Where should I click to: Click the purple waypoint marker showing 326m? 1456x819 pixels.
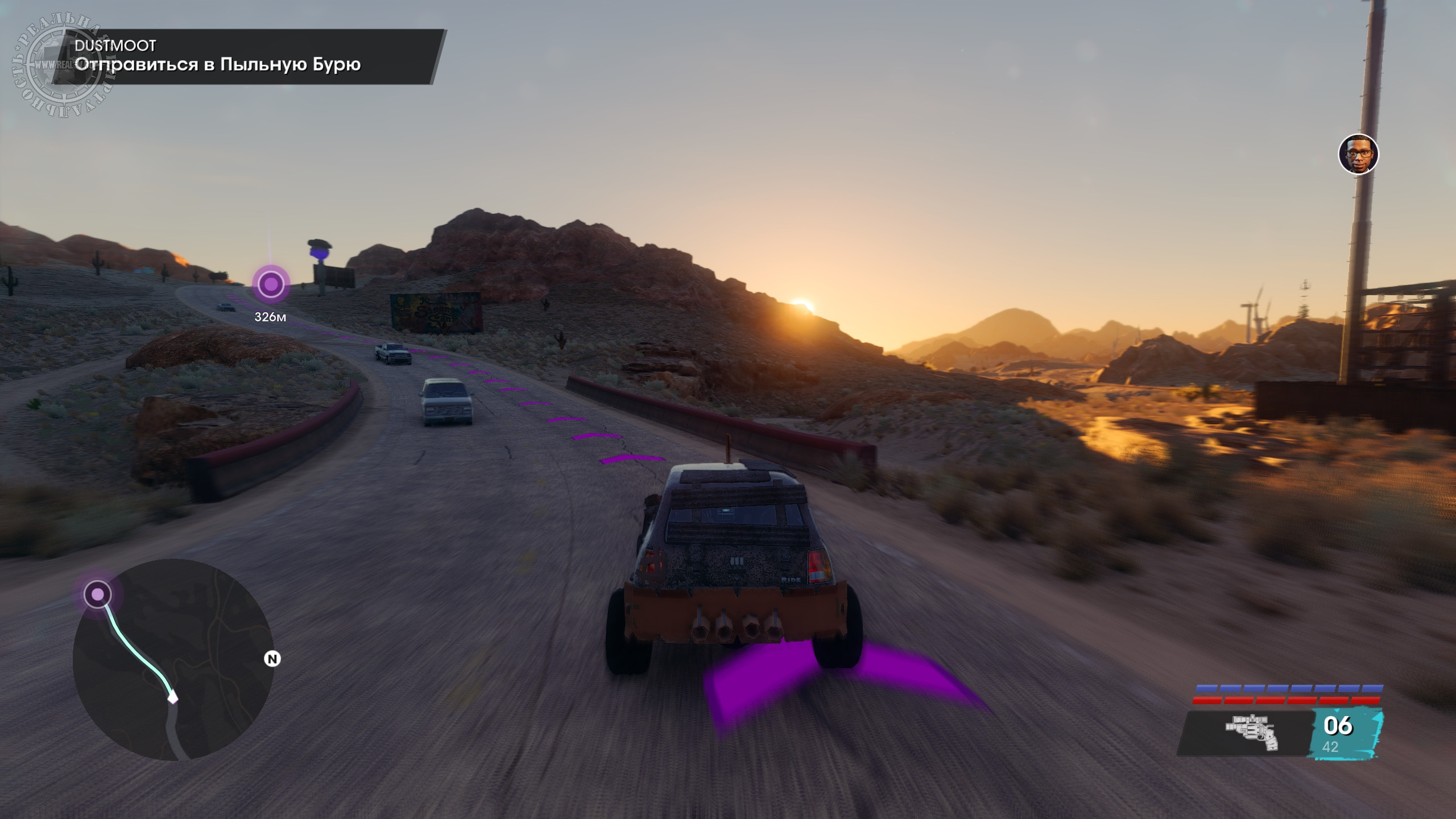pyautogui.click(x=271, y=283)
